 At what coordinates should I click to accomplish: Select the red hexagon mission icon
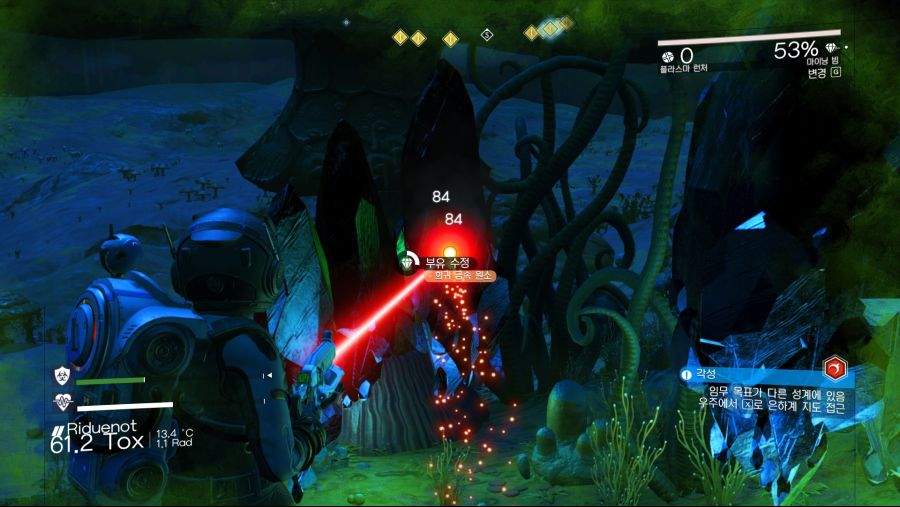[x=836, y=369]
